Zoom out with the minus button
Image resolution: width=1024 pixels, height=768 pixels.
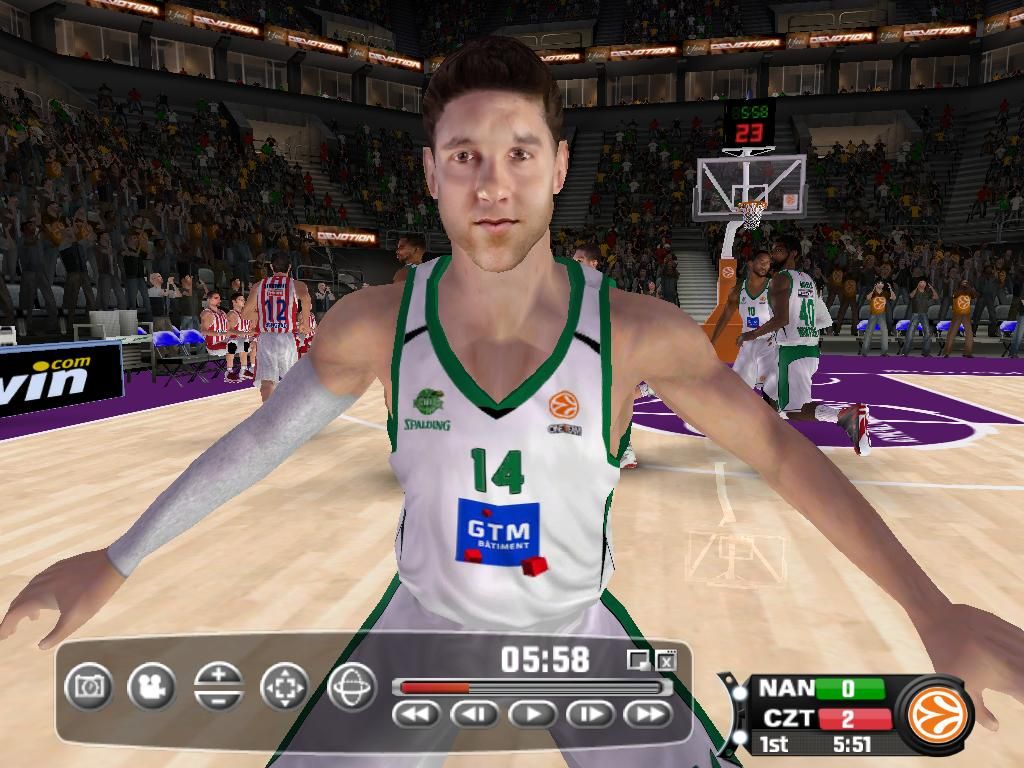tap(219, 700)
